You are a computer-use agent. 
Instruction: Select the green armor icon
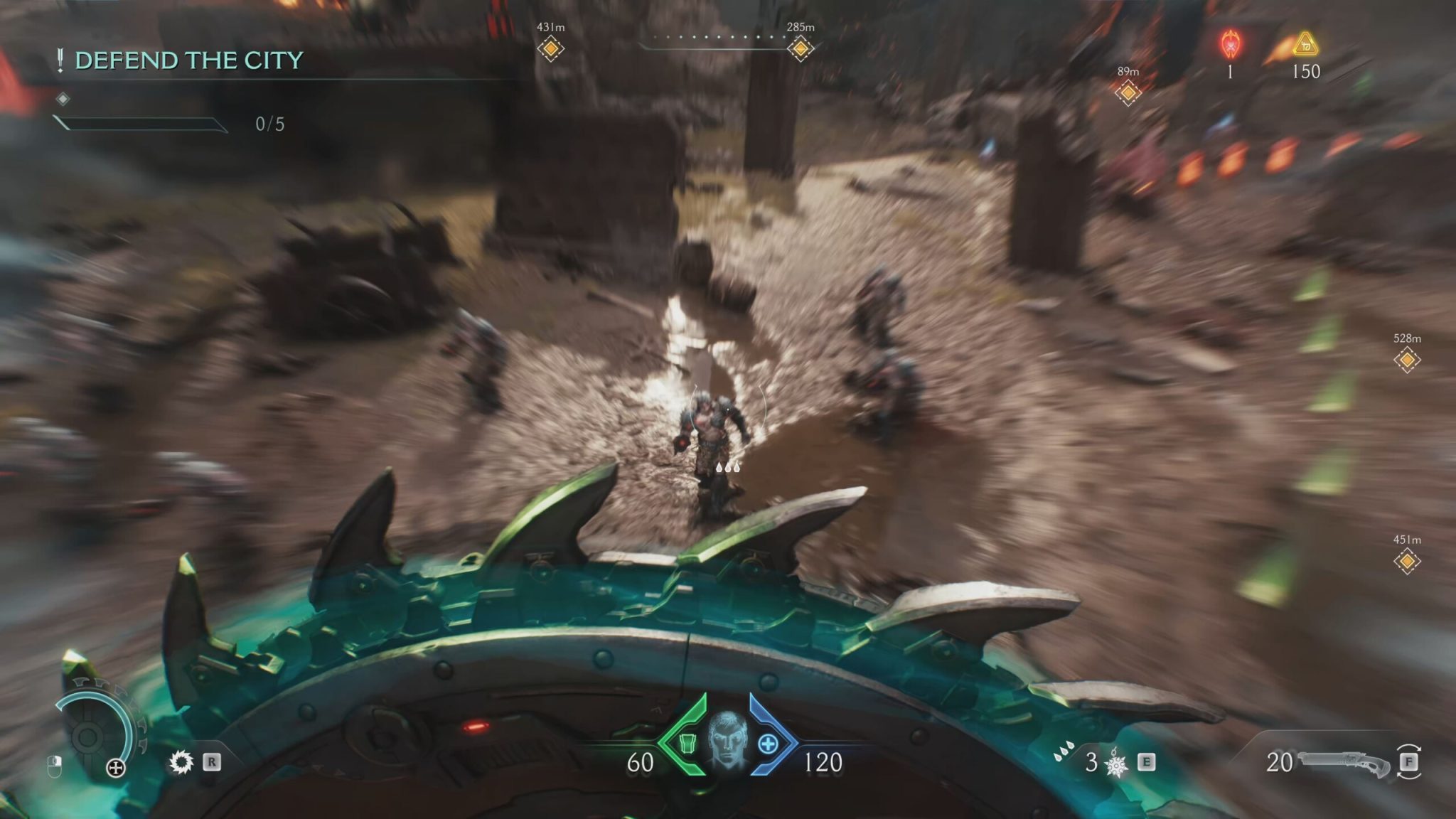click(687, 744)
